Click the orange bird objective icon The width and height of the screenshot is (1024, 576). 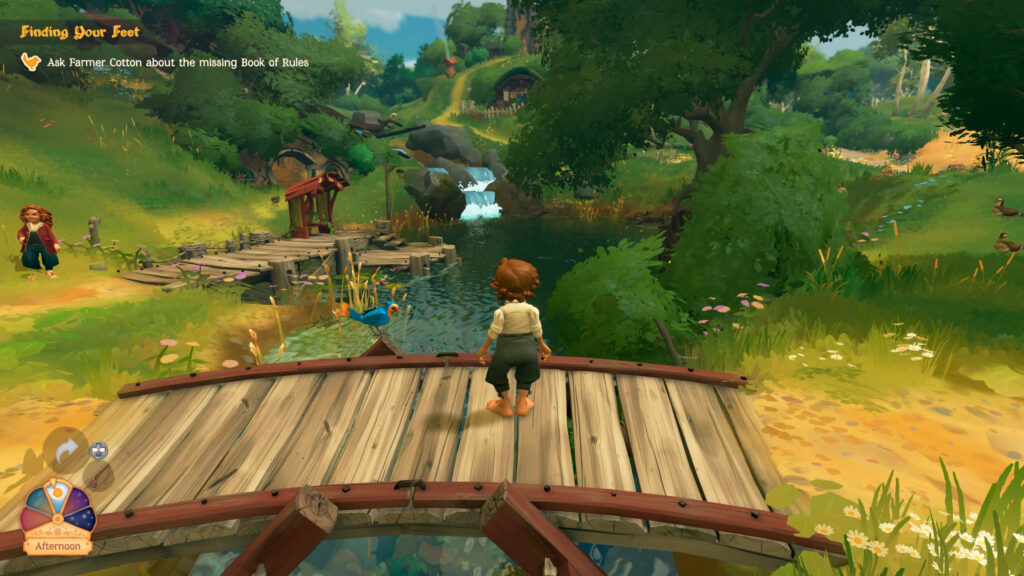point(31,62)
